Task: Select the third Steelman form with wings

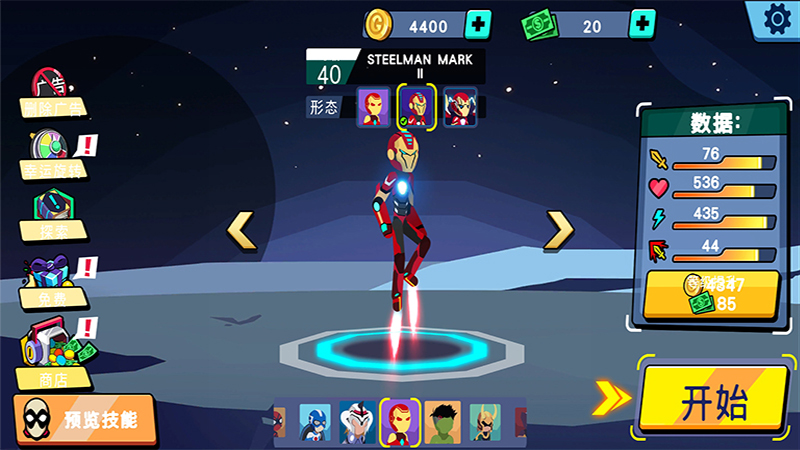Action: click(x=460, y=106)
